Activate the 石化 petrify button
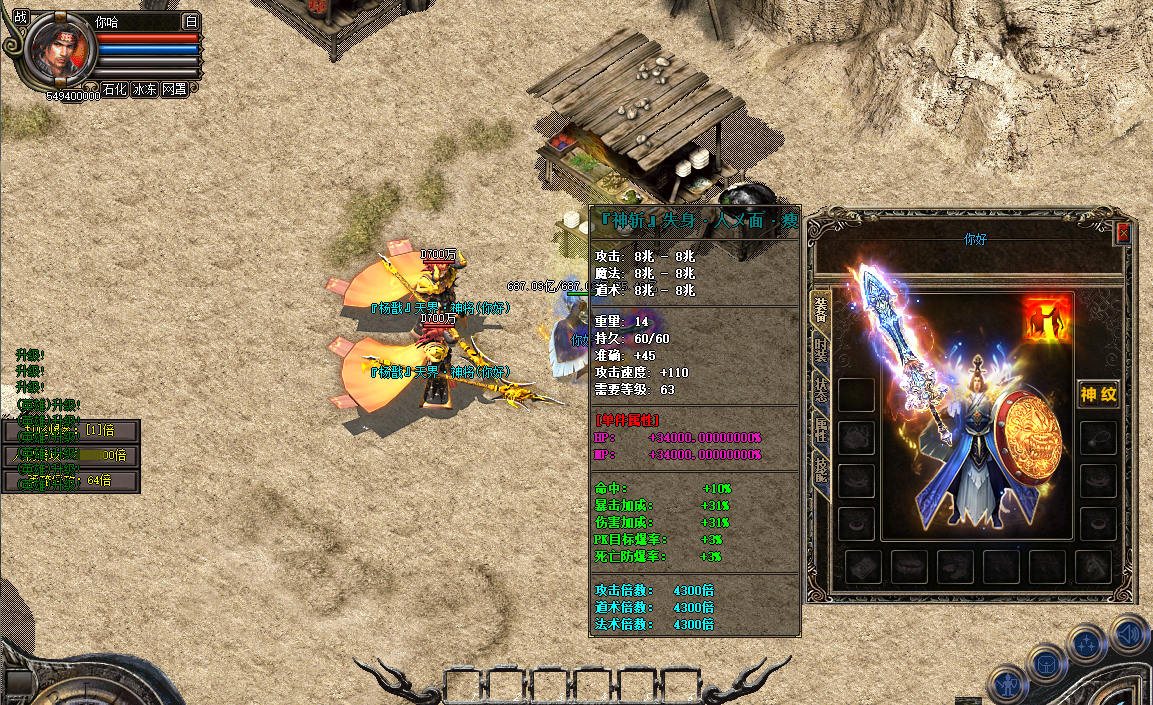This screenshot has width=1153, height=705. (114, 89)
